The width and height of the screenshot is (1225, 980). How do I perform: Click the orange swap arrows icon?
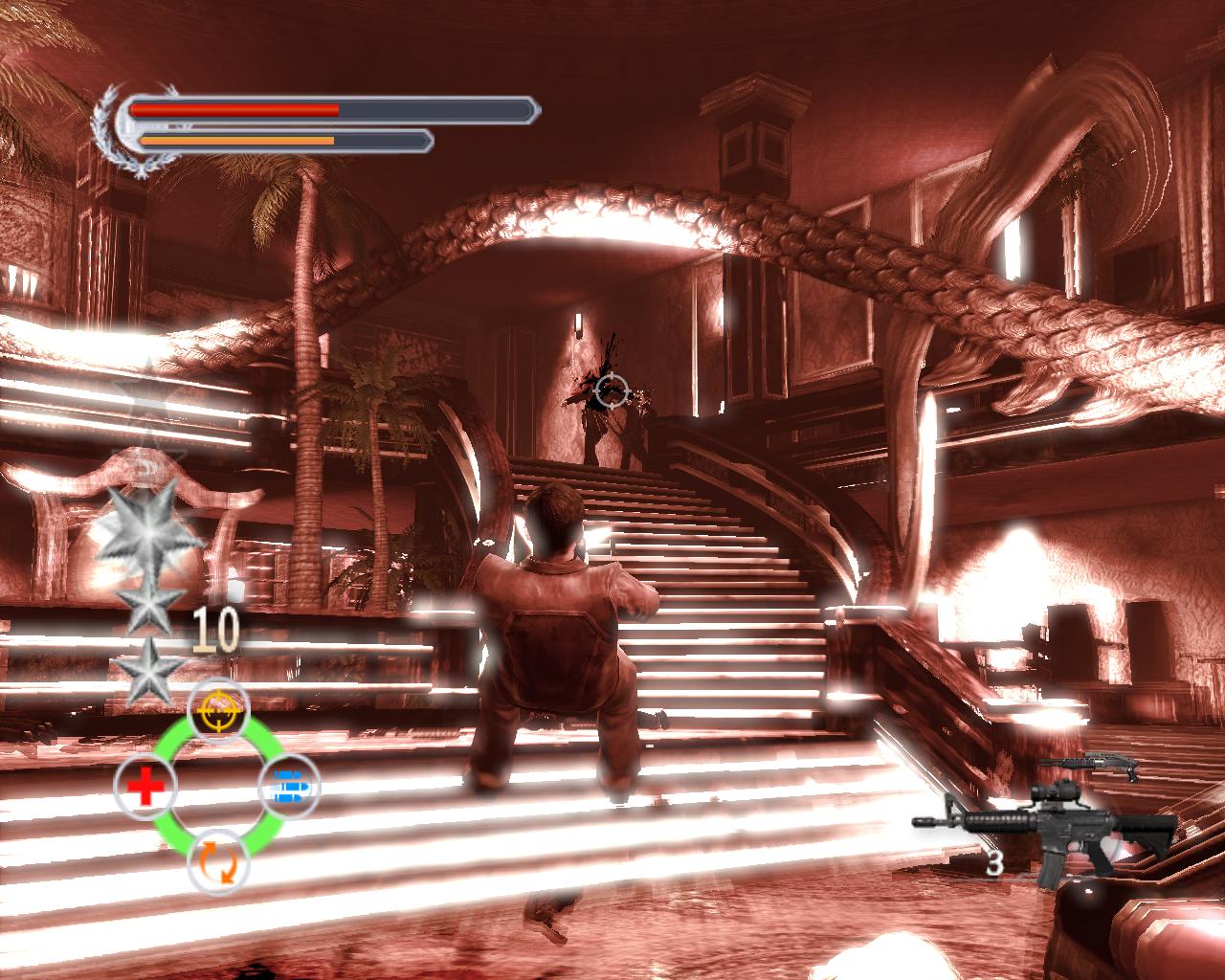(x=217, y=859)
